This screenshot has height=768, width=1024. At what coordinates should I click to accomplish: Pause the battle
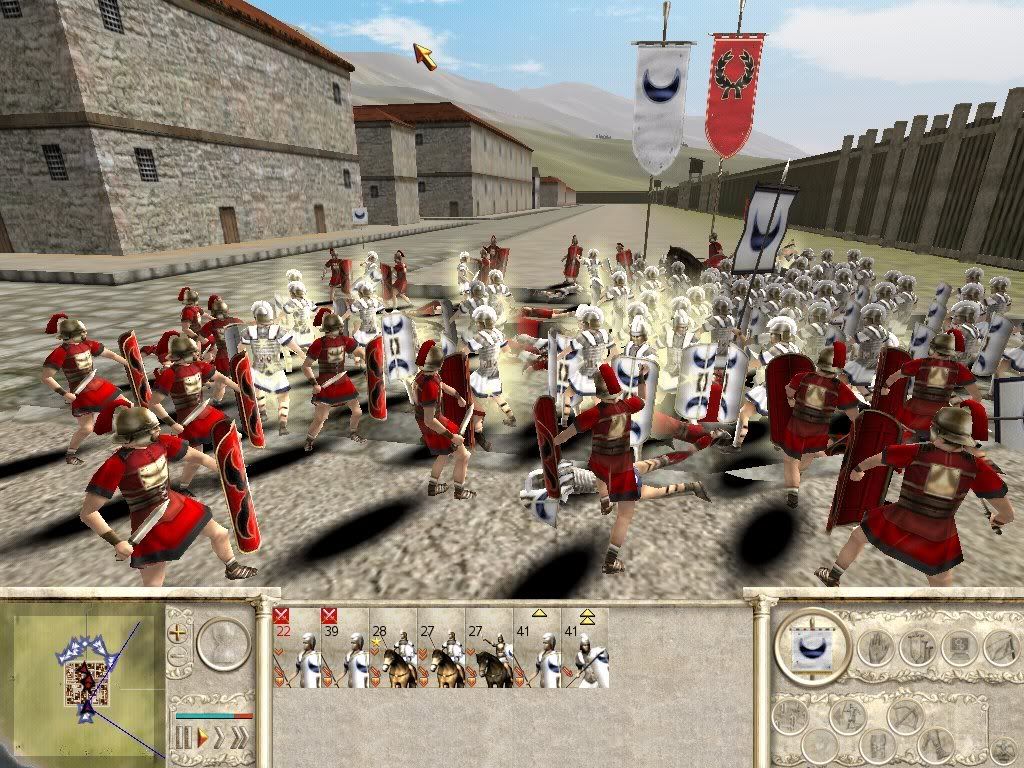[183, 739]
